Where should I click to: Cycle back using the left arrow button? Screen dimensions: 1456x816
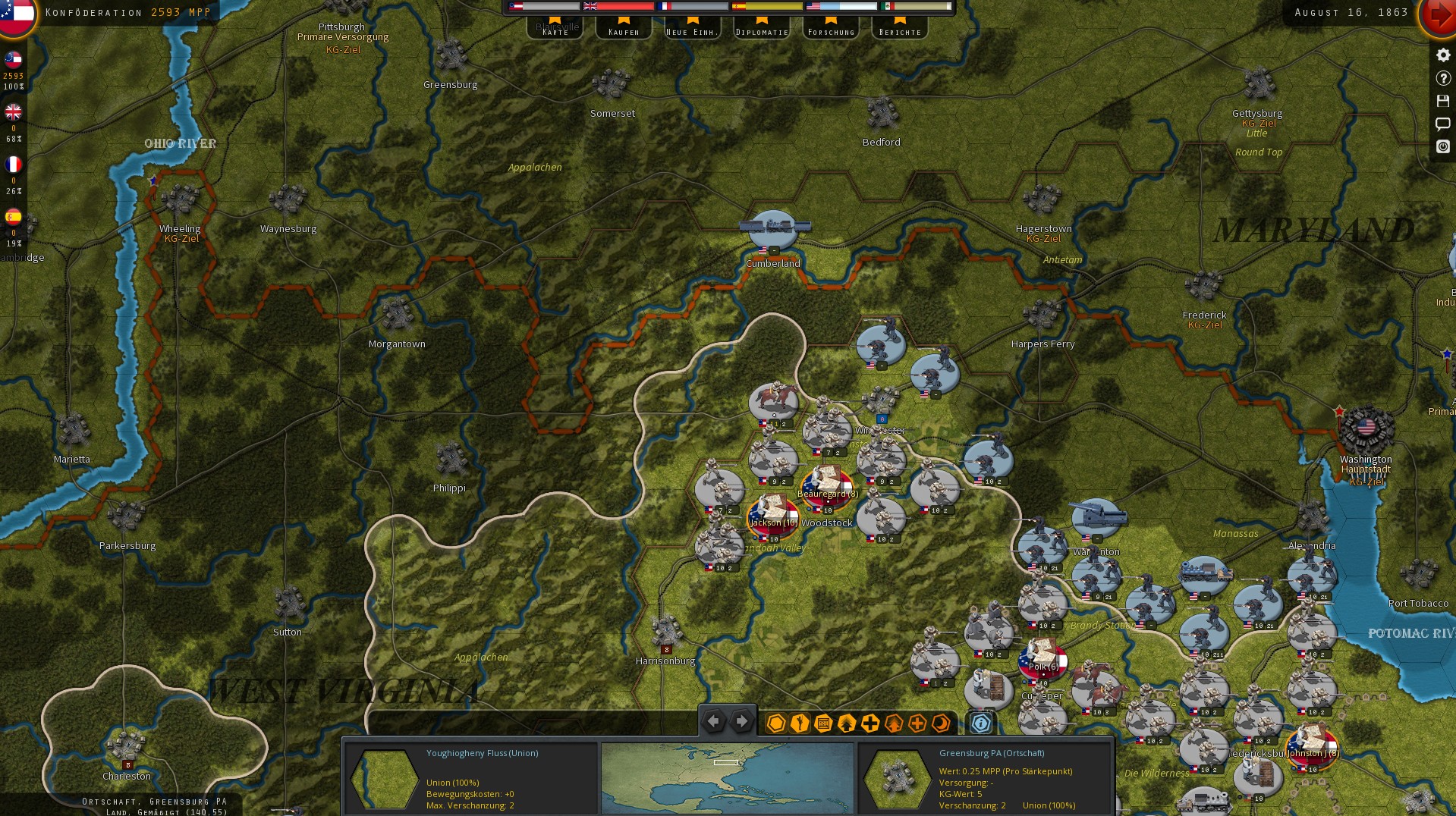pyautogui.click(x=712, y=721)
